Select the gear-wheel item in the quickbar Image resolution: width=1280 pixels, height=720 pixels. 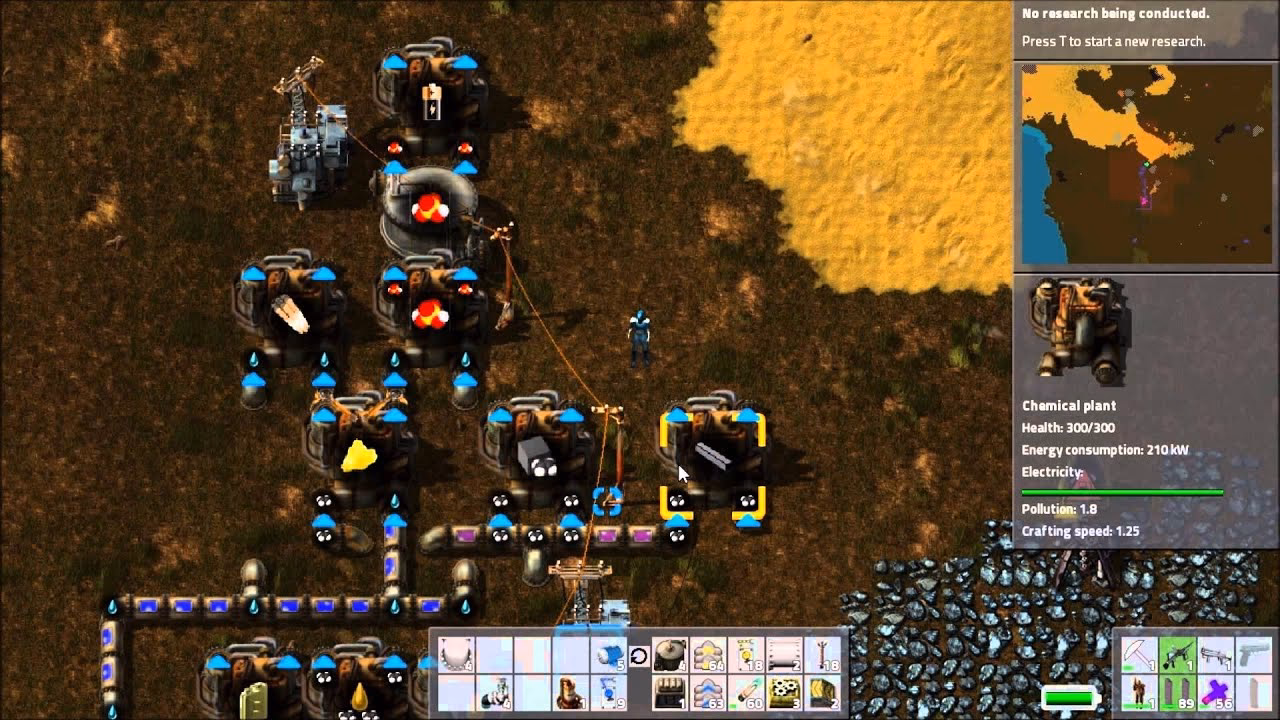coord(783,692)
